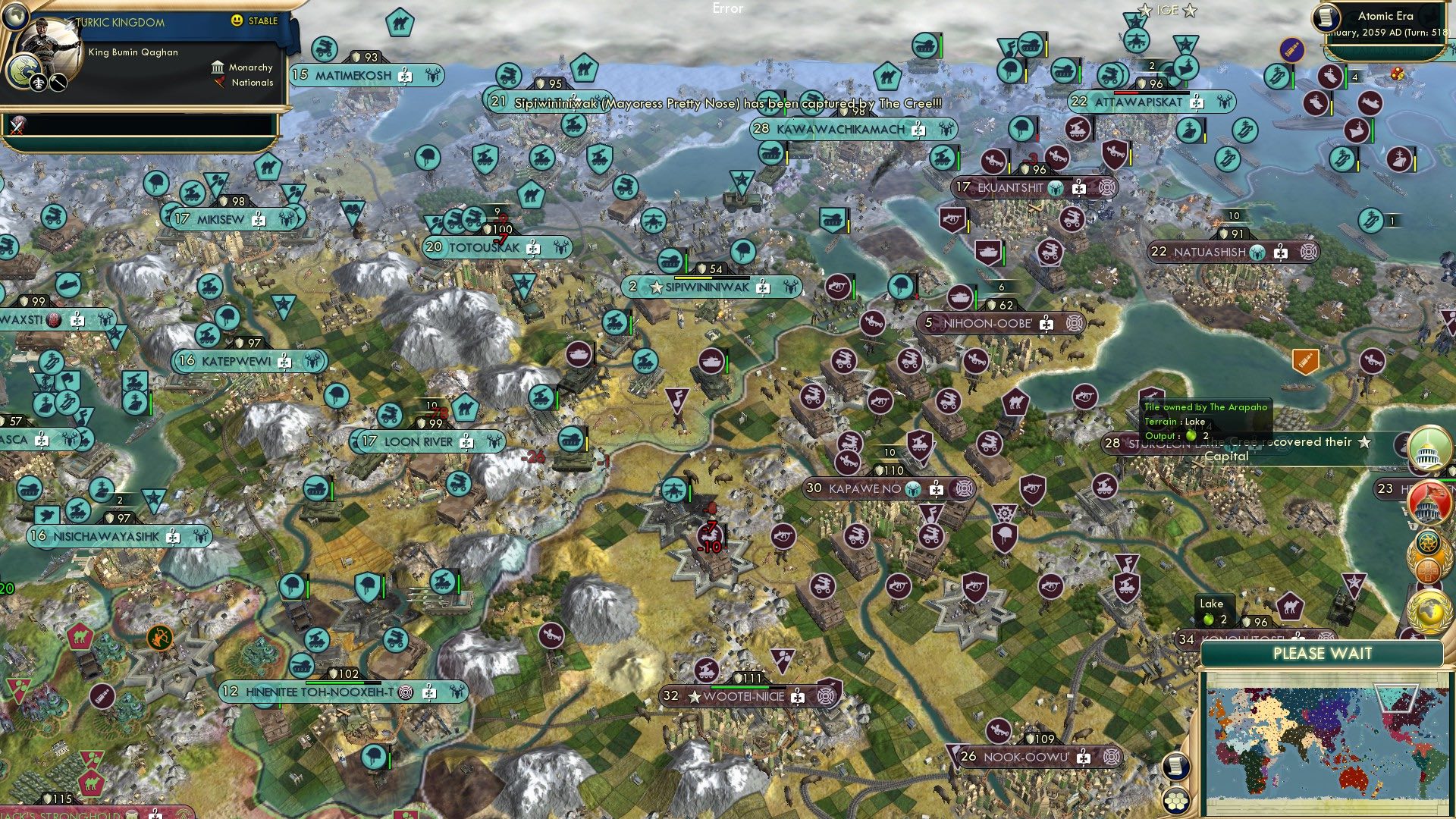Click the globe icon beside the leader portrait
The image size is (1456, 819).
pyautogui.click(x=15, y=17)
